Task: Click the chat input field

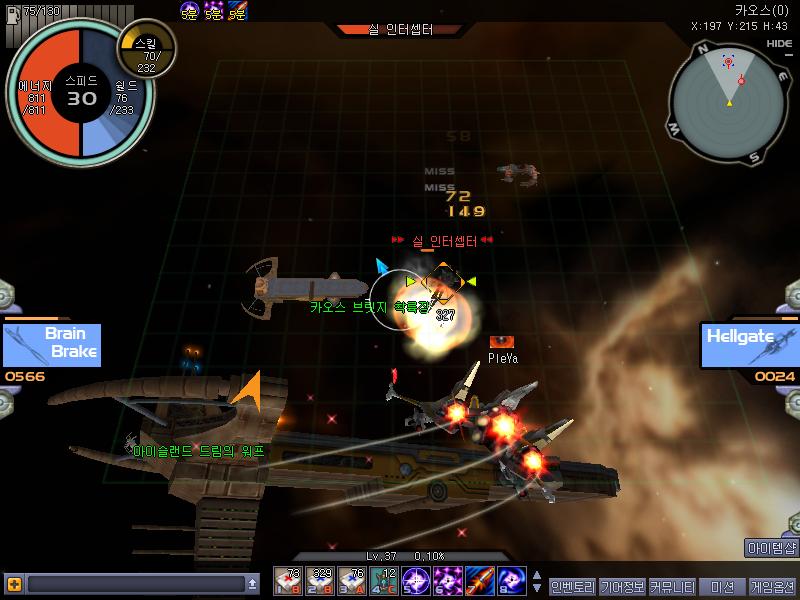Action: tap(135, 584)
